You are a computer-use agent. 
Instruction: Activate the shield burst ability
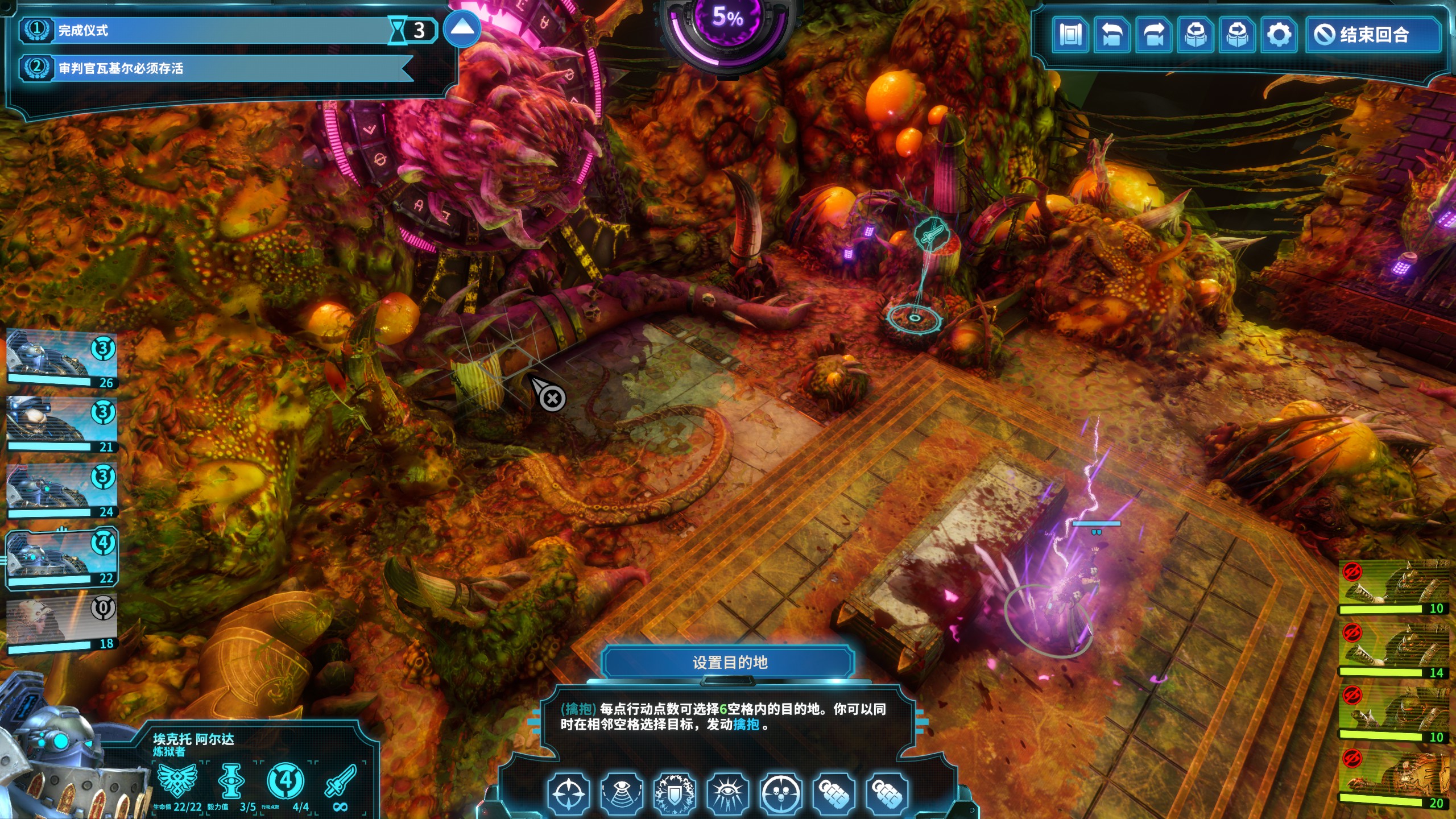675,793
